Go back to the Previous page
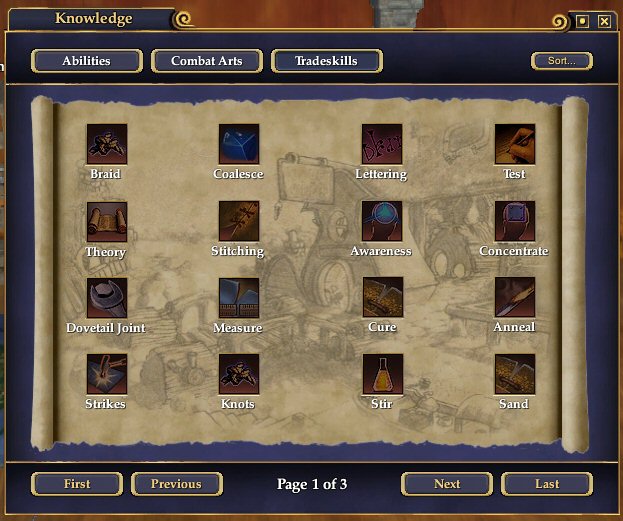This screenshot has width=623, height=521. click(176, 484)
